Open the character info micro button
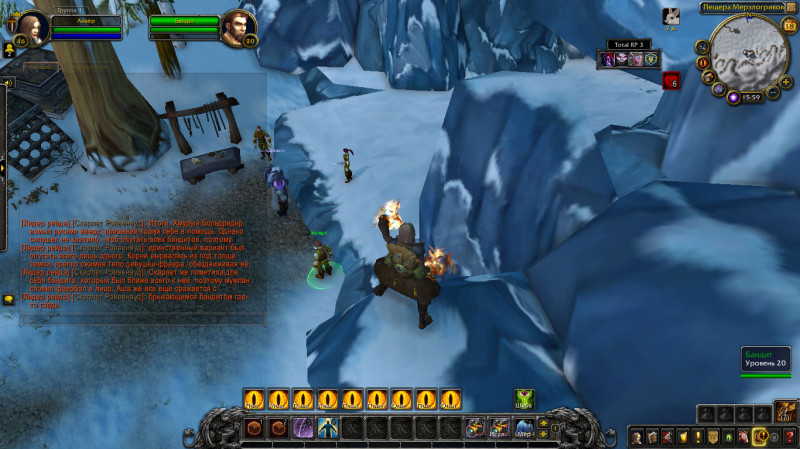 pos(636,437)
